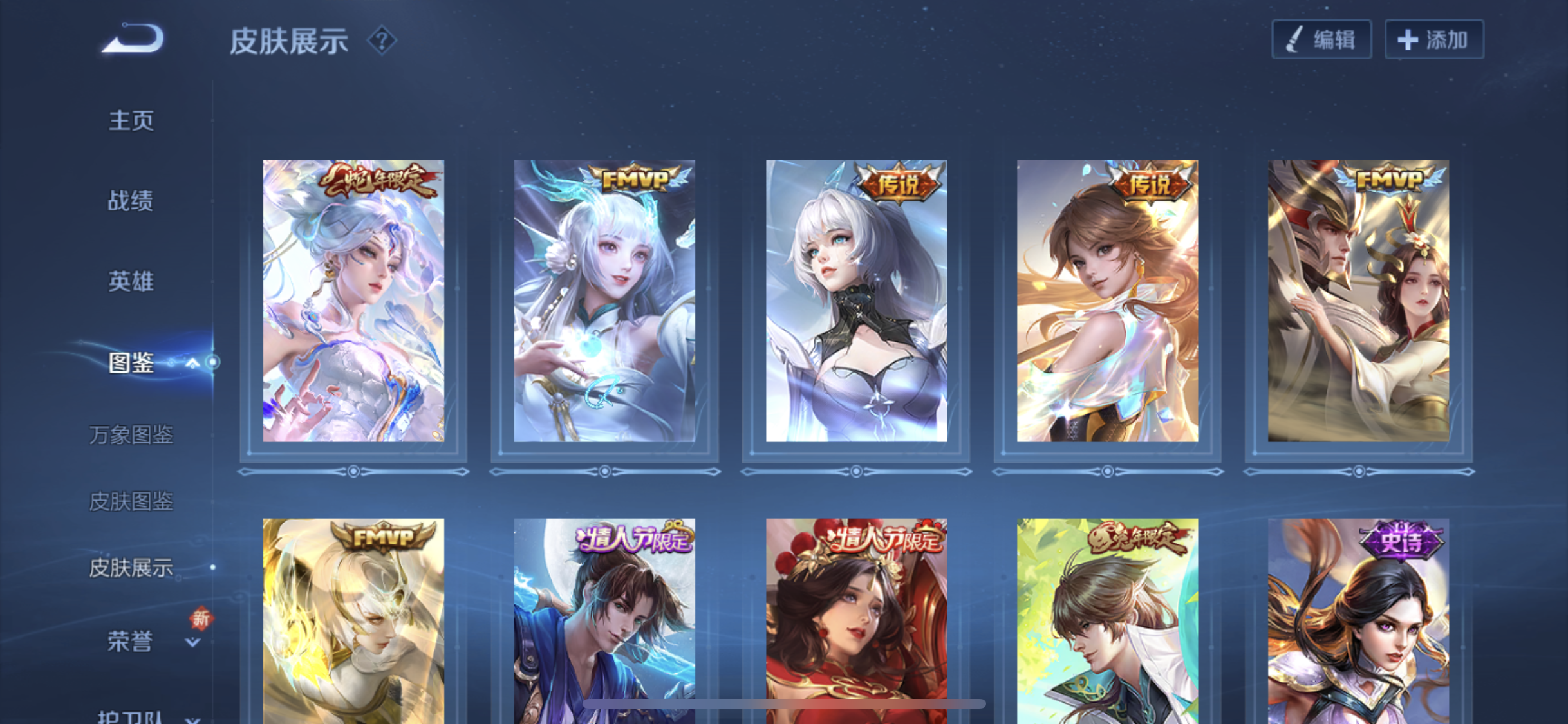Viewport: 1568px width, 724px height.
Task: Add a skin with 添加 button
Action: point(1434,40)
